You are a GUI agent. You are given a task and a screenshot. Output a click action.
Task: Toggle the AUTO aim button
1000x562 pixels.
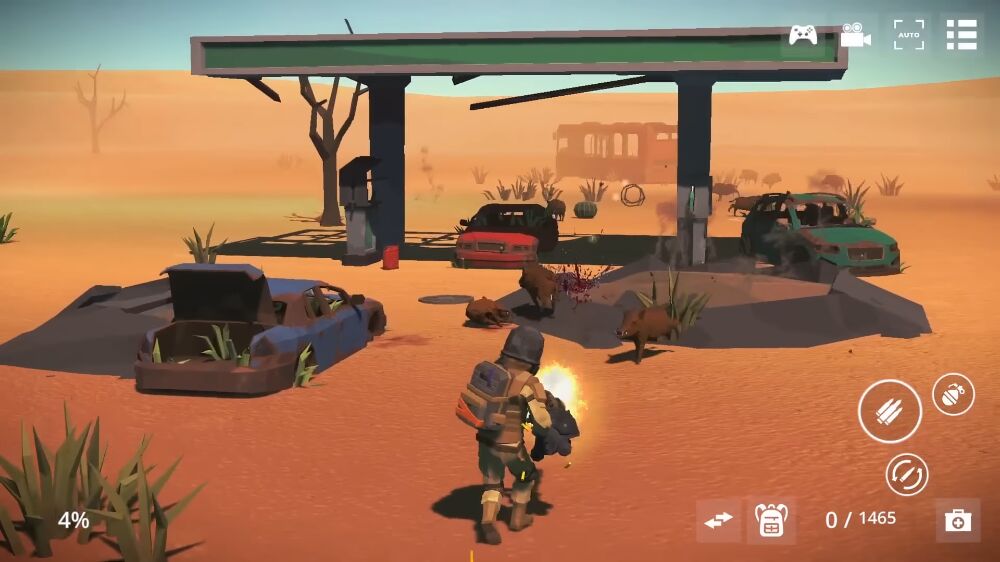(908, 35)
